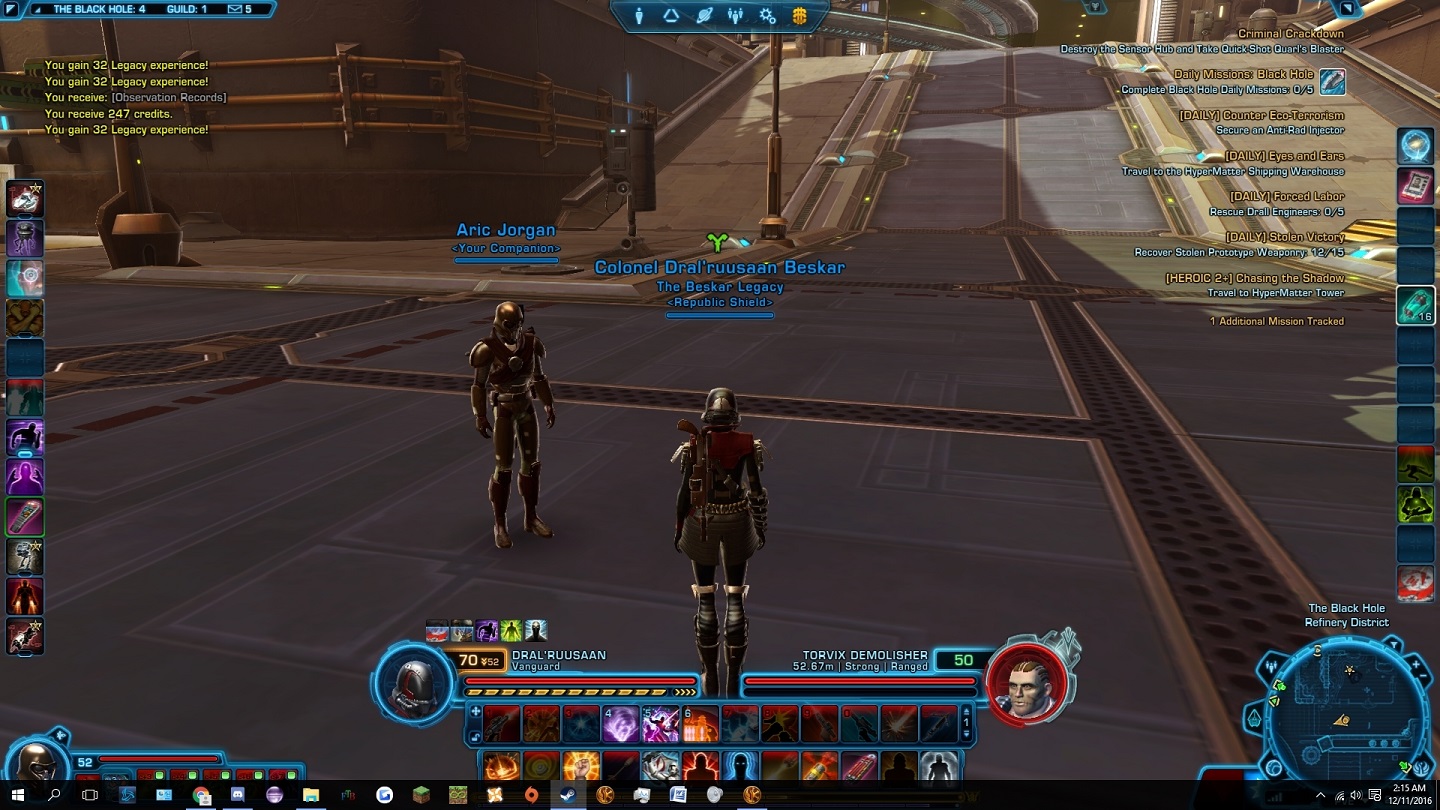Click the Dral'ruusaan player portrait
This screenshot has width=1440, height=810.
(x=413, y=684)
